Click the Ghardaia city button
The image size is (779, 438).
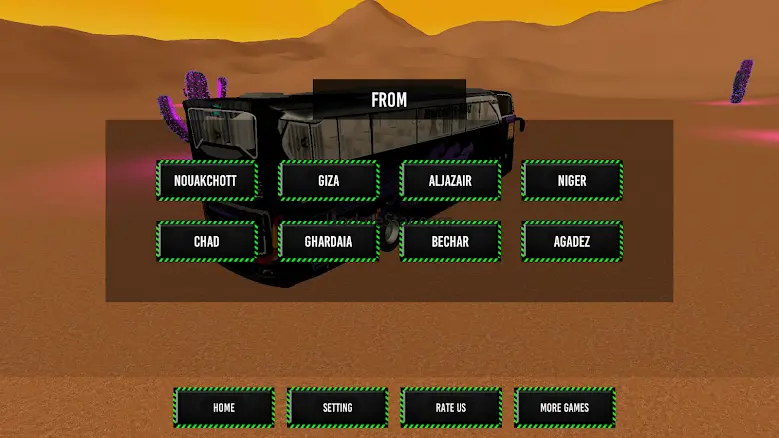click(x=329, y=241)
